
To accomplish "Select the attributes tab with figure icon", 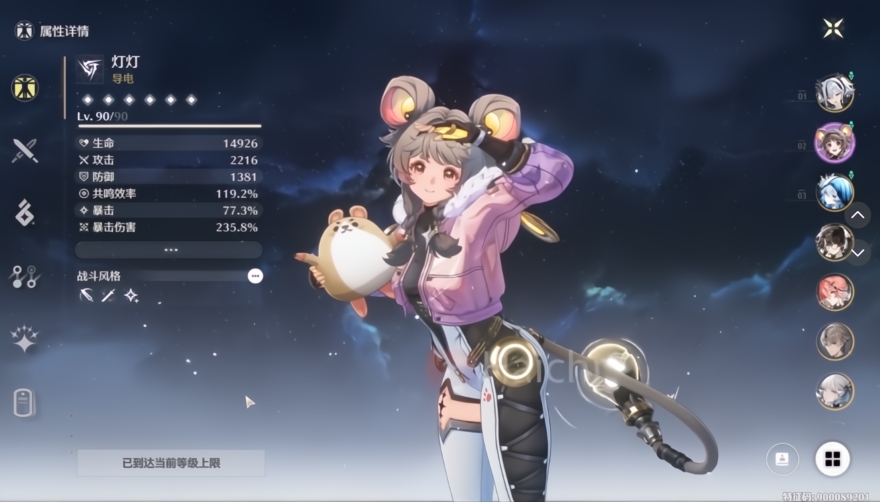I will point(25,87).
